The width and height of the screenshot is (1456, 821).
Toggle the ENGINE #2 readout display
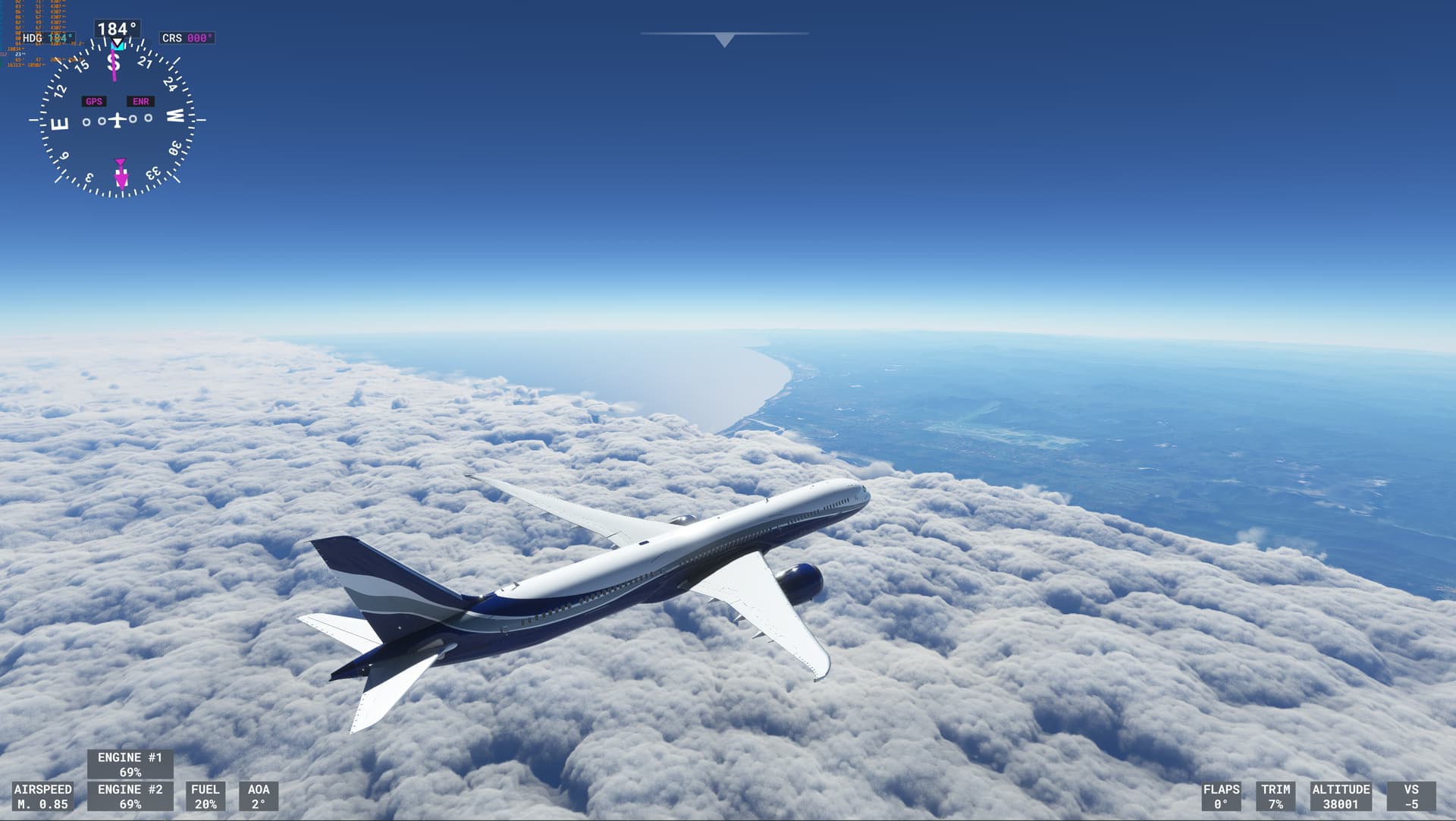coord(130,796)
